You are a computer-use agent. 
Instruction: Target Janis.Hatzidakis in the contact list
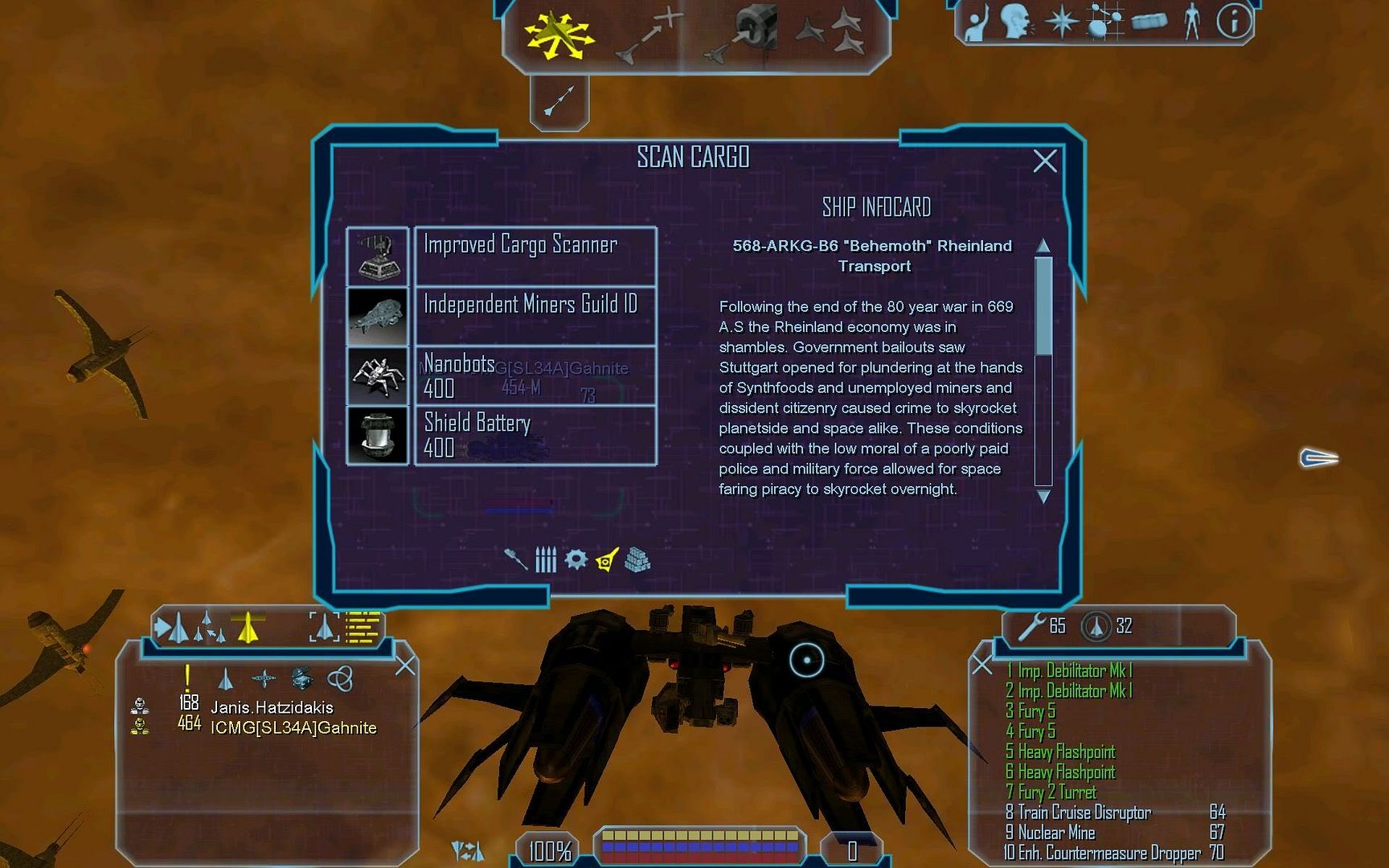pyautogui.click(x=272, y=707)
